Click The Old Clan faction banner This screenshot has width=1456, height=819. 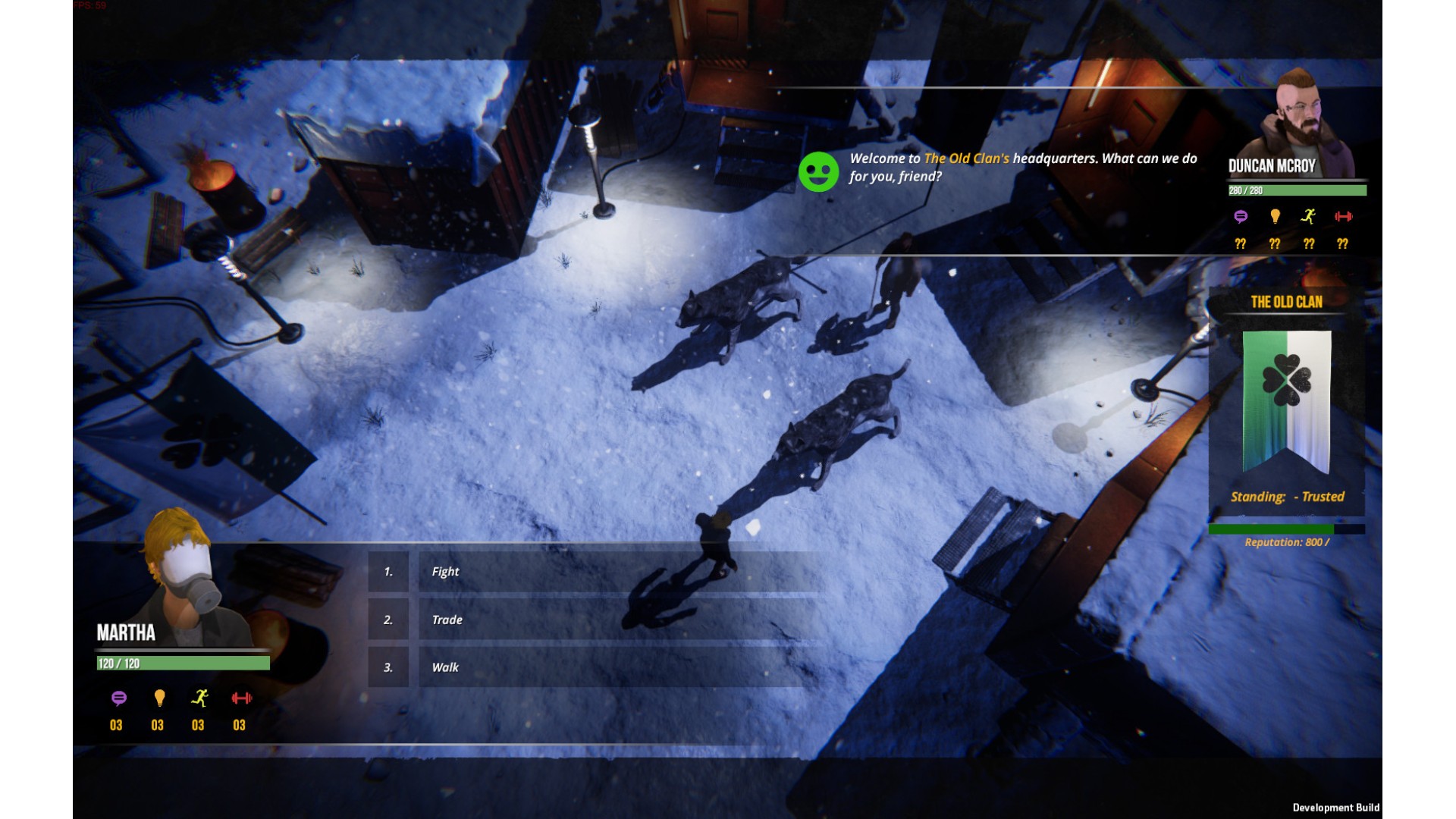pyautogui.click(x=1286, y=402)
